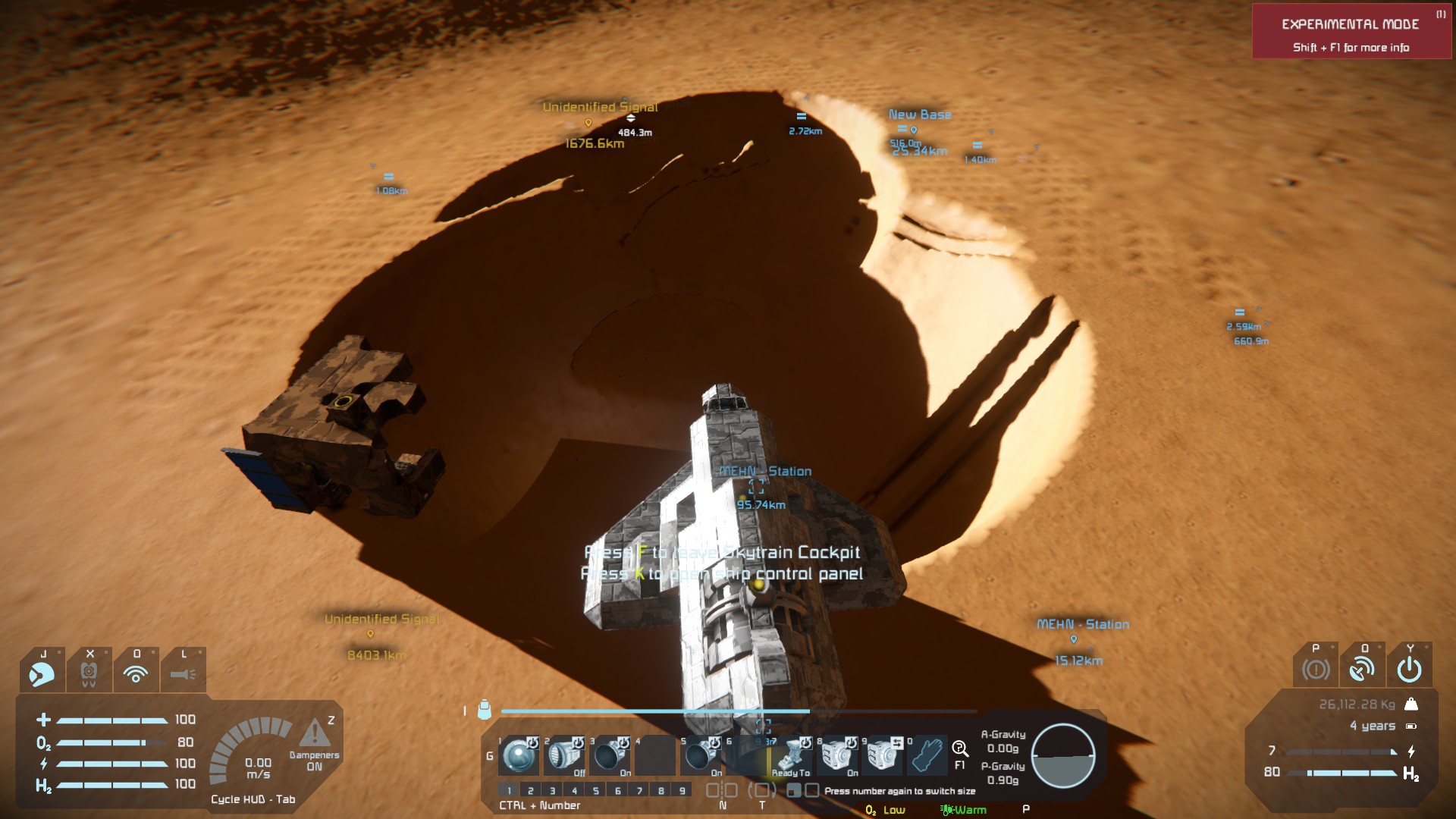1456x819 pixels.
Task: Select the landing gear 'Ready To' slot
Action: (x=792, y=755)
